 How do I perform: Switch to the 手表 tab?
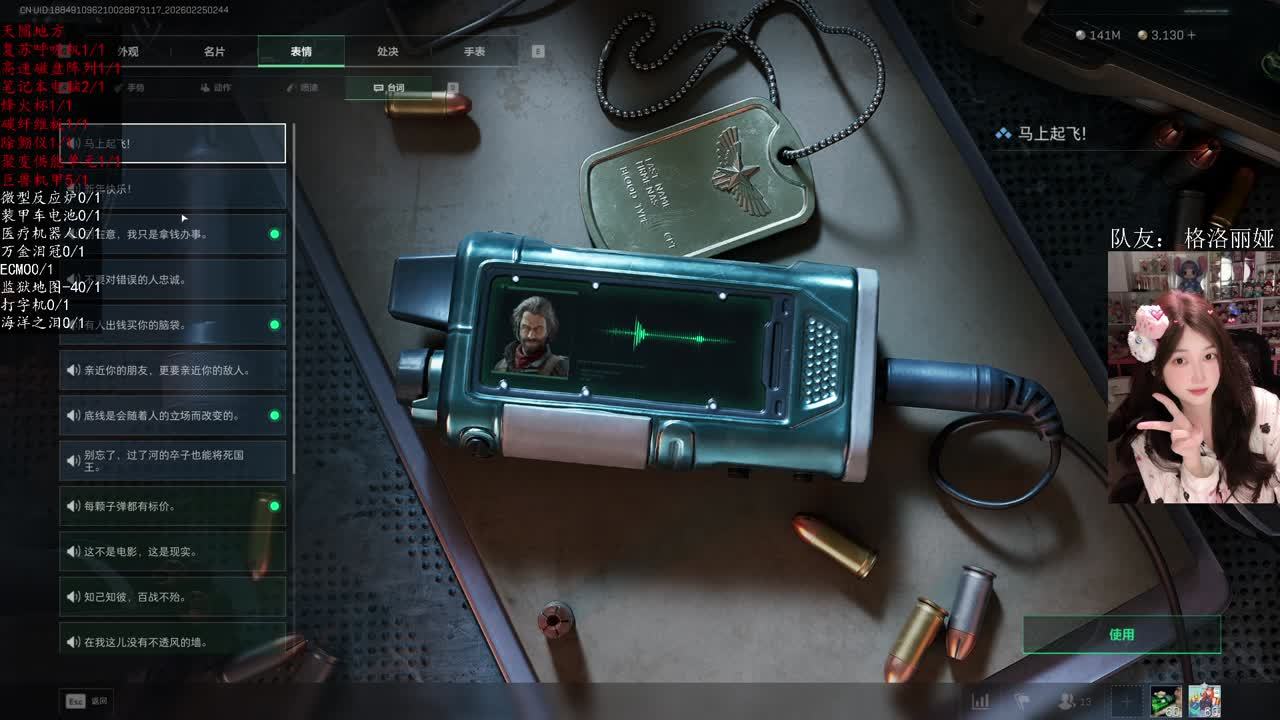[474, 51]
